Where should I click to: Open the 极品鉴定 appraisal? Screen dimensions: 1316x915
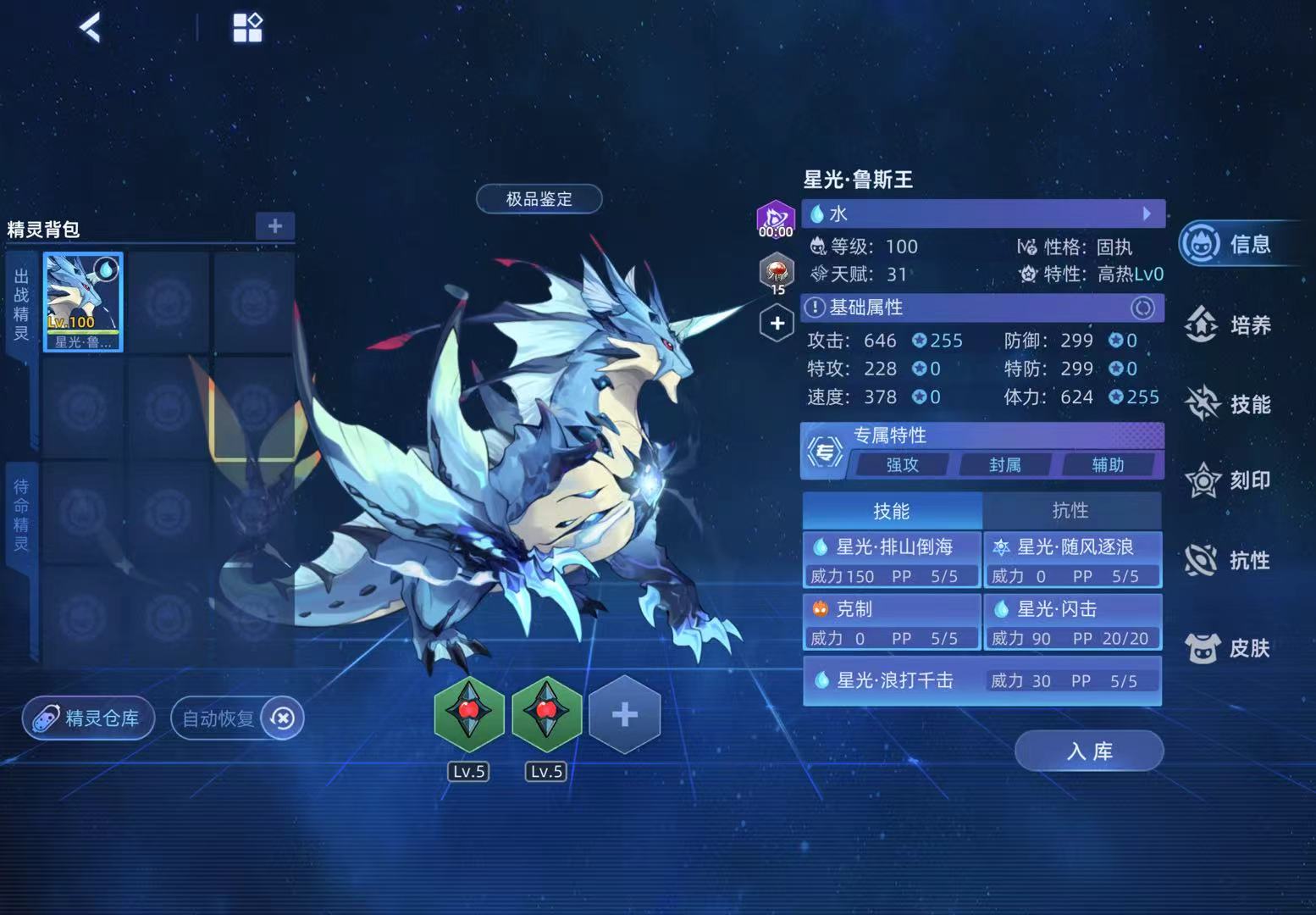pos(539,199)
